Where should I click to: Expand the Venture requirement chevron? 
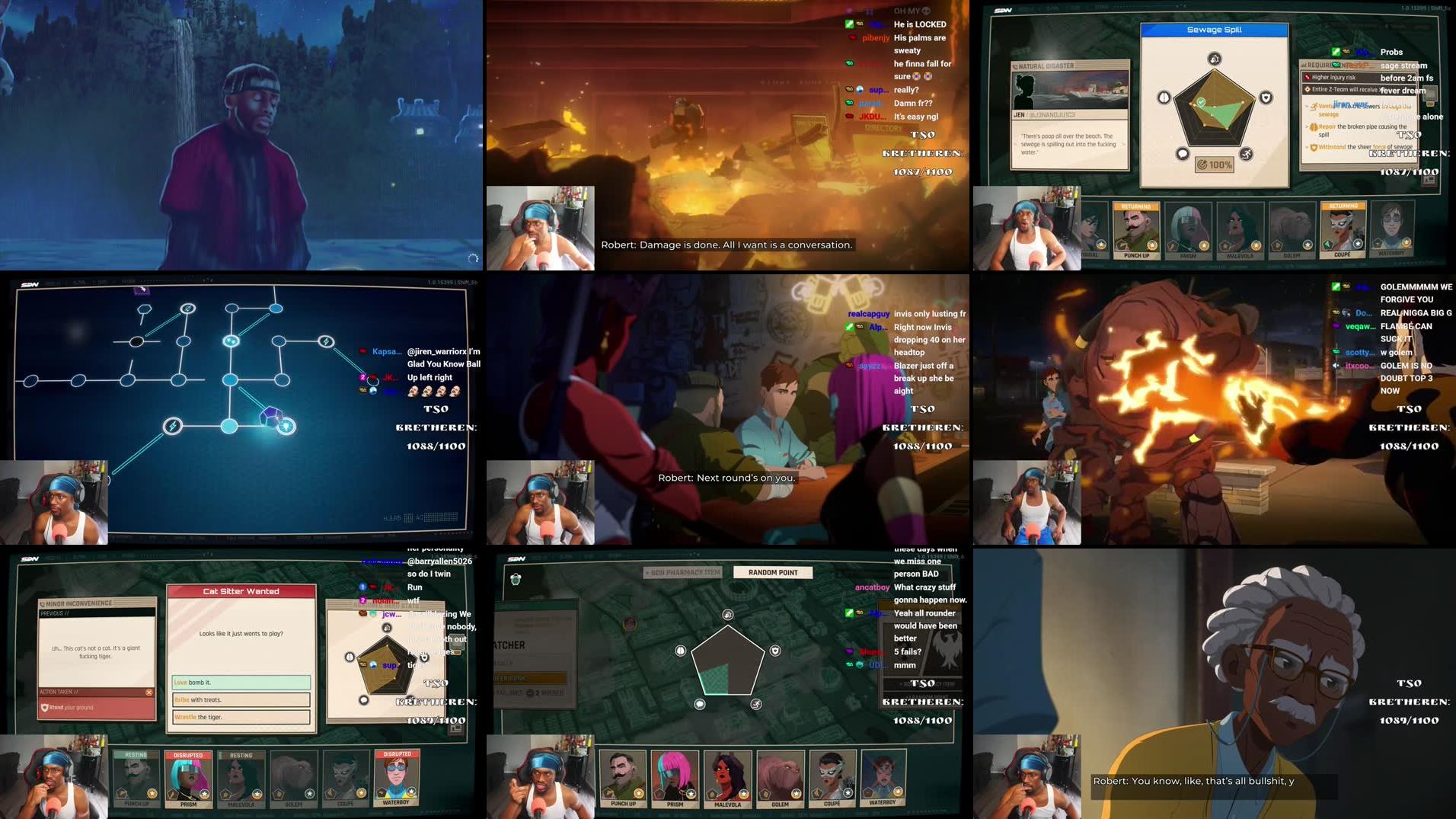(1306, 107)
